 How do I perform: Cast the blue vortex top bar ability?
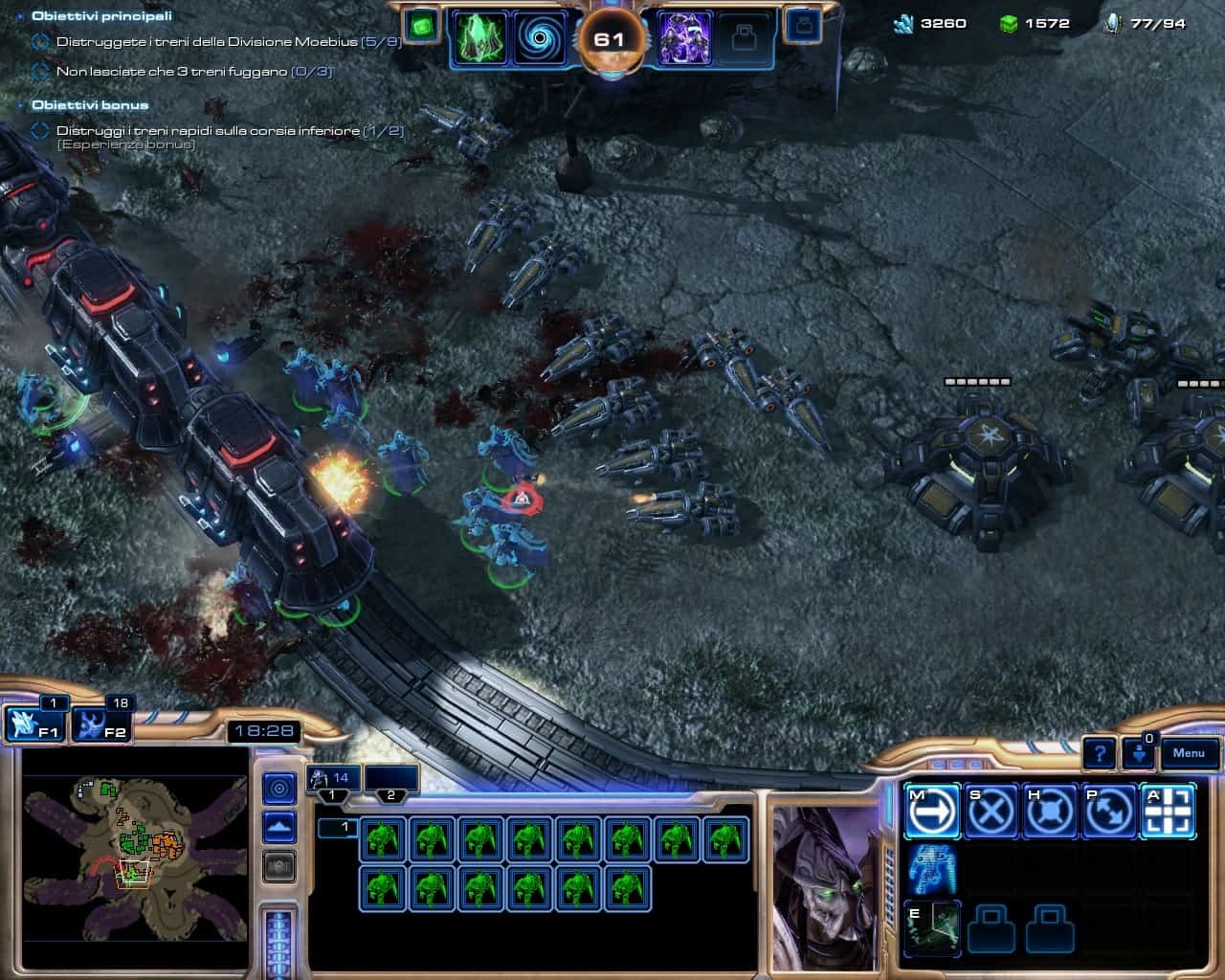[541, 39]
